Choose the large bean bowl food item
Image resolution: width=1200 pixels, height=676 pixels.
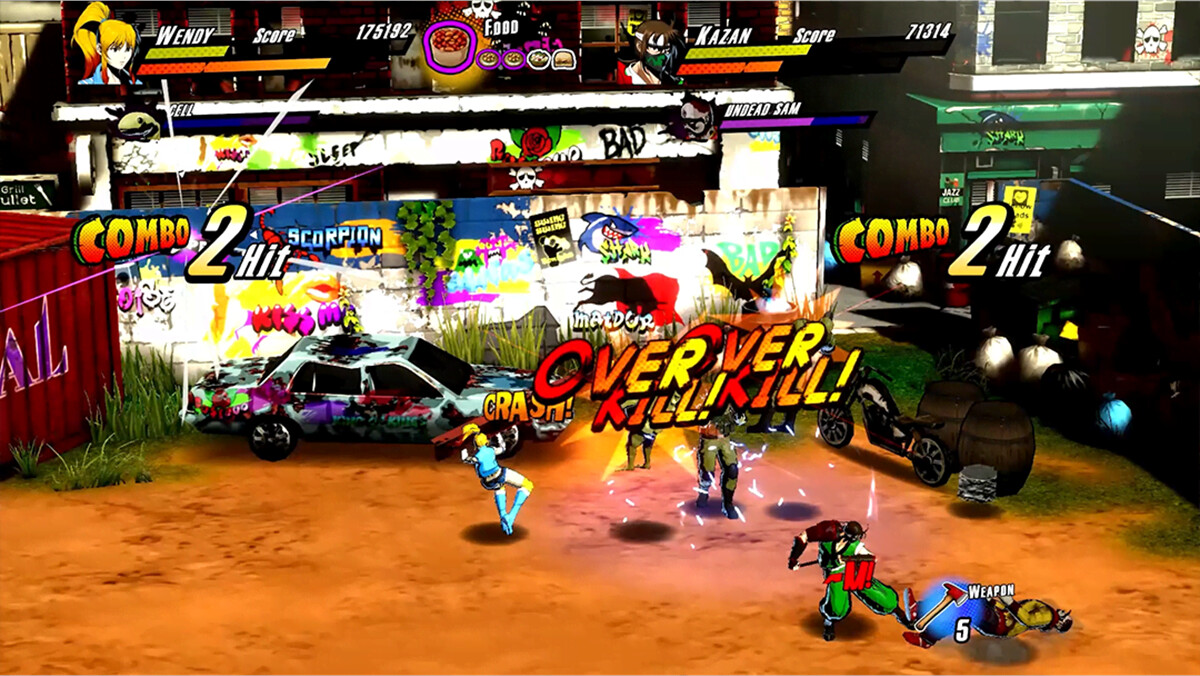click(450, 47)
